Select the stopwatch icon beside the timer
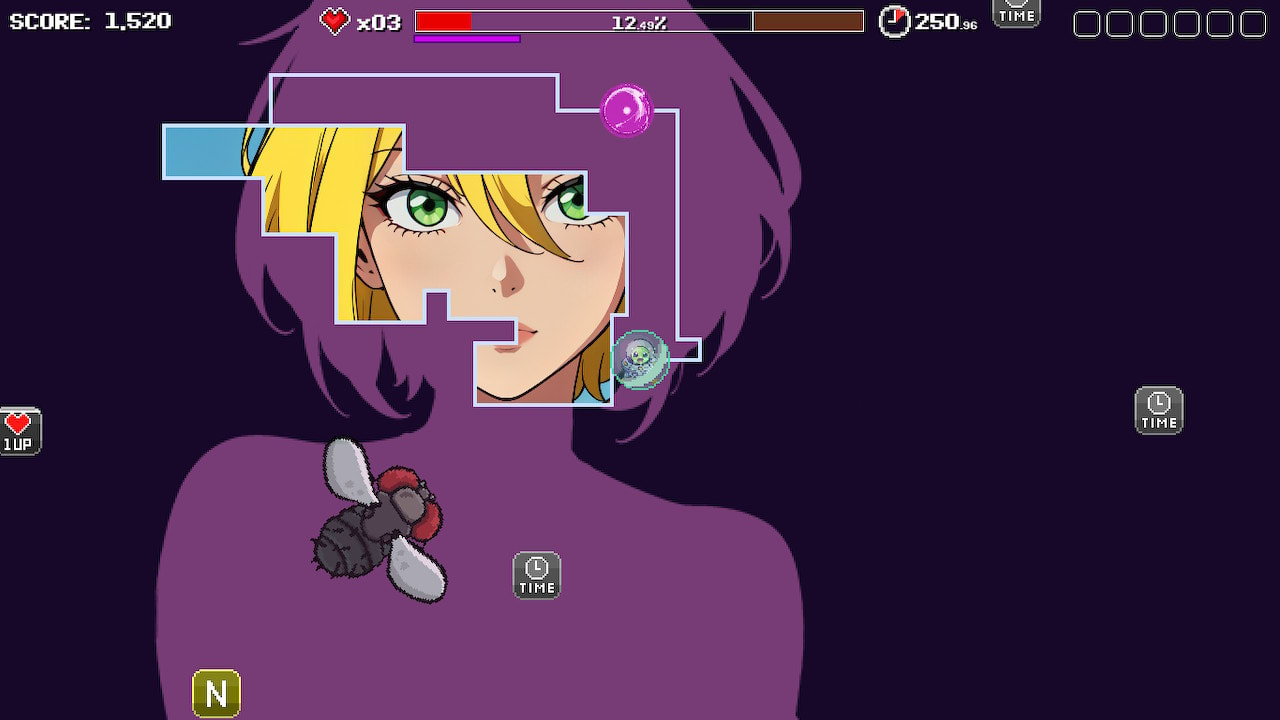This screenshot has width=1280, height=720. tap(894, 20)
